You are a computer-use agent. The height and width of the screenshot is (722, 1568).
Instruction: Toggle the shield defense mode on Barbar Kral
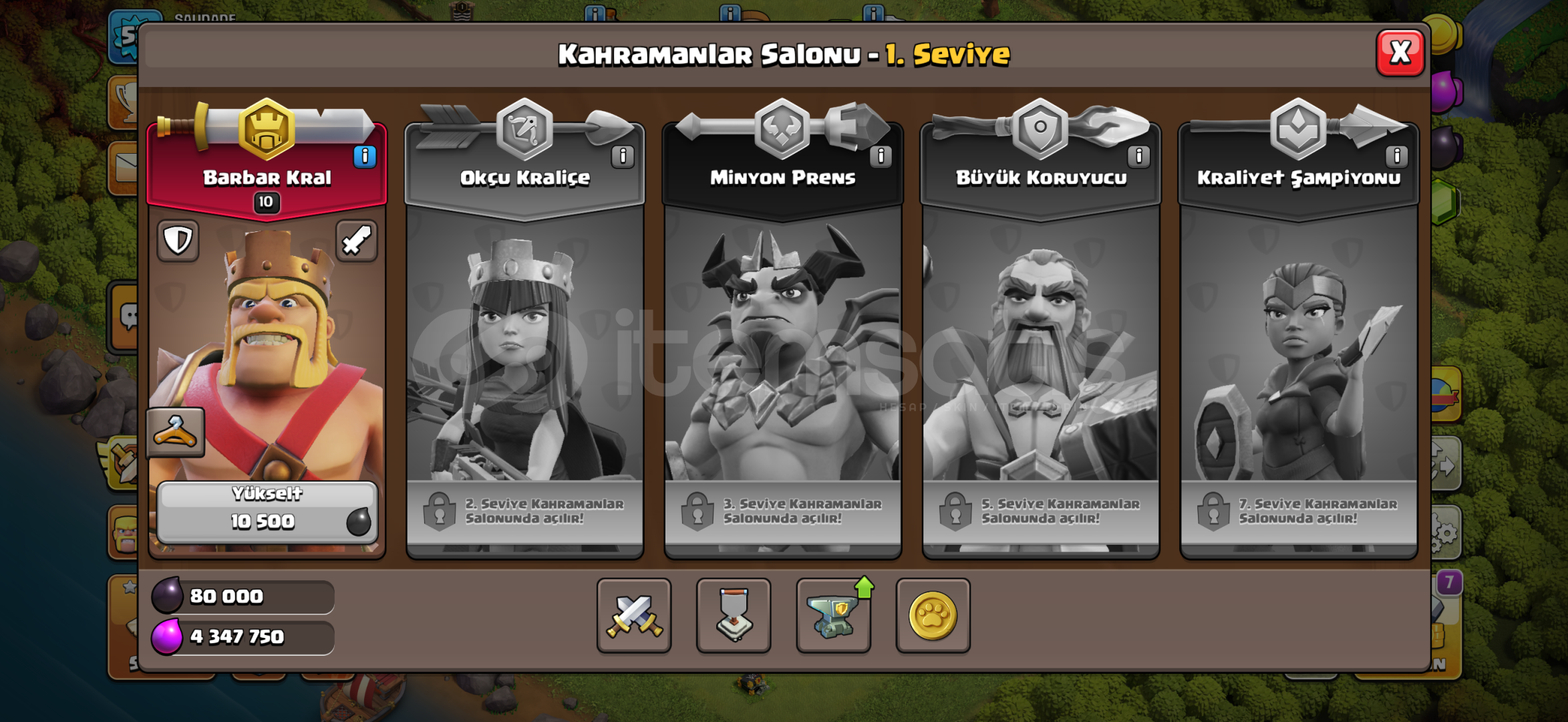click(x=177, y=241)
